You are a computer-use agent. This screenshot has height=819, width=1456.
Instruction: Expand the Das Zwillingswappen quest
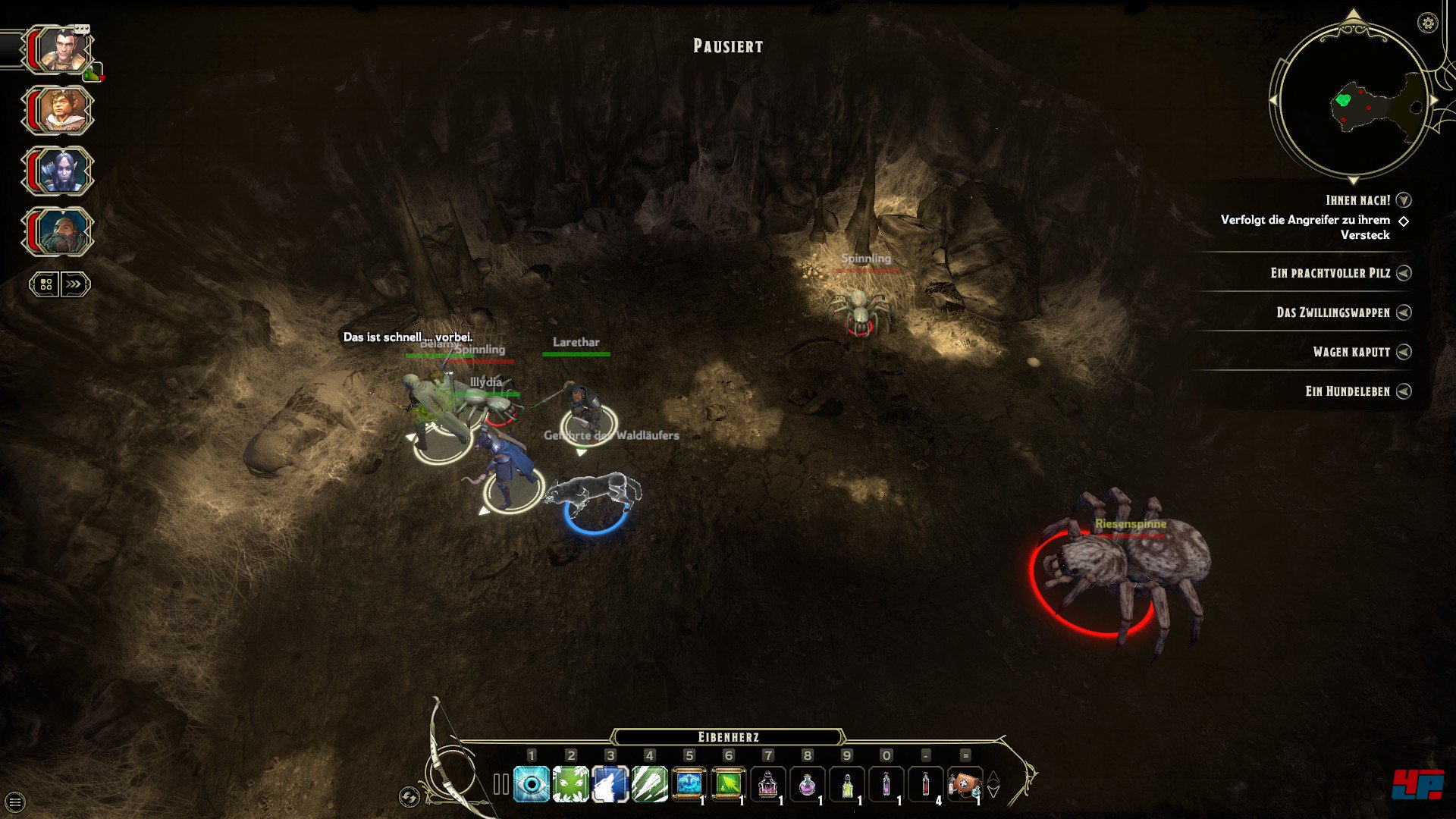pos(1404,312)
